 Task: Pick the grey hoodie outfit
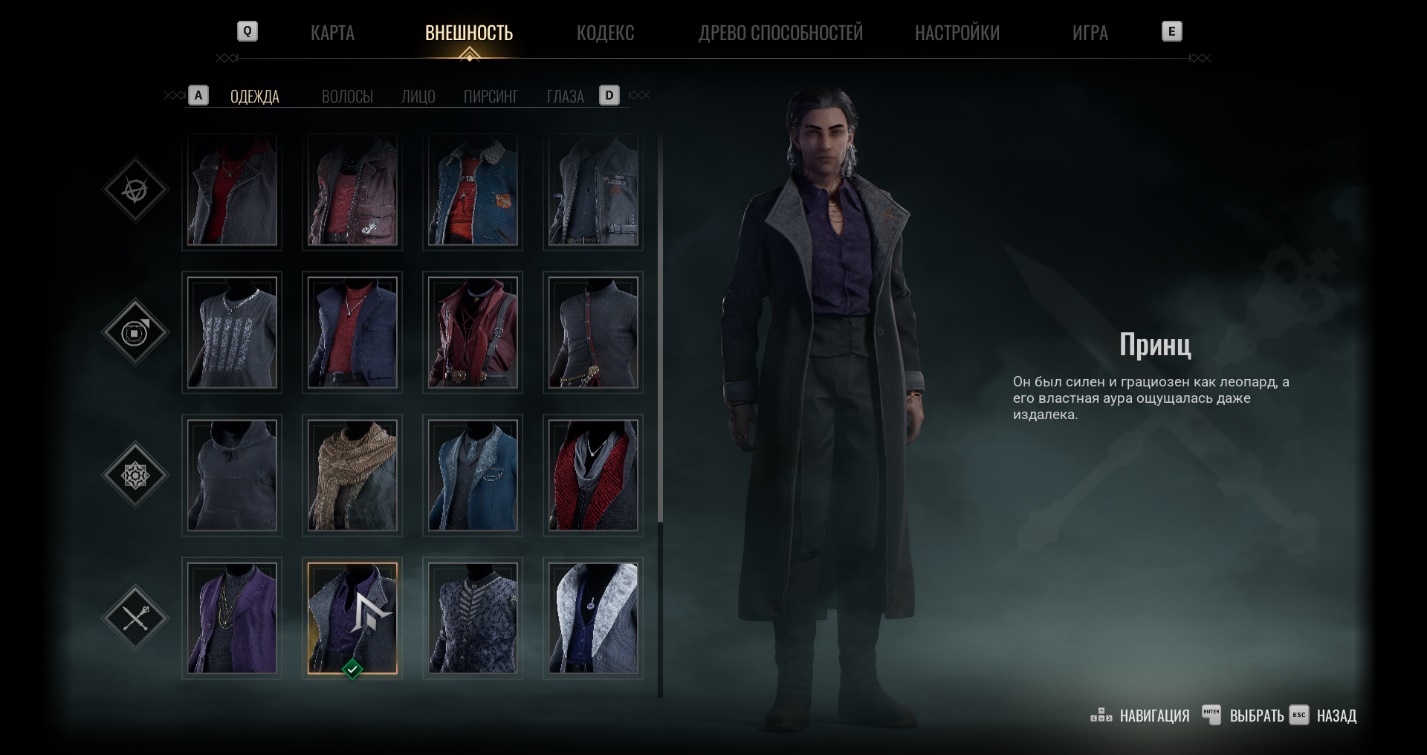pos(232,475)
